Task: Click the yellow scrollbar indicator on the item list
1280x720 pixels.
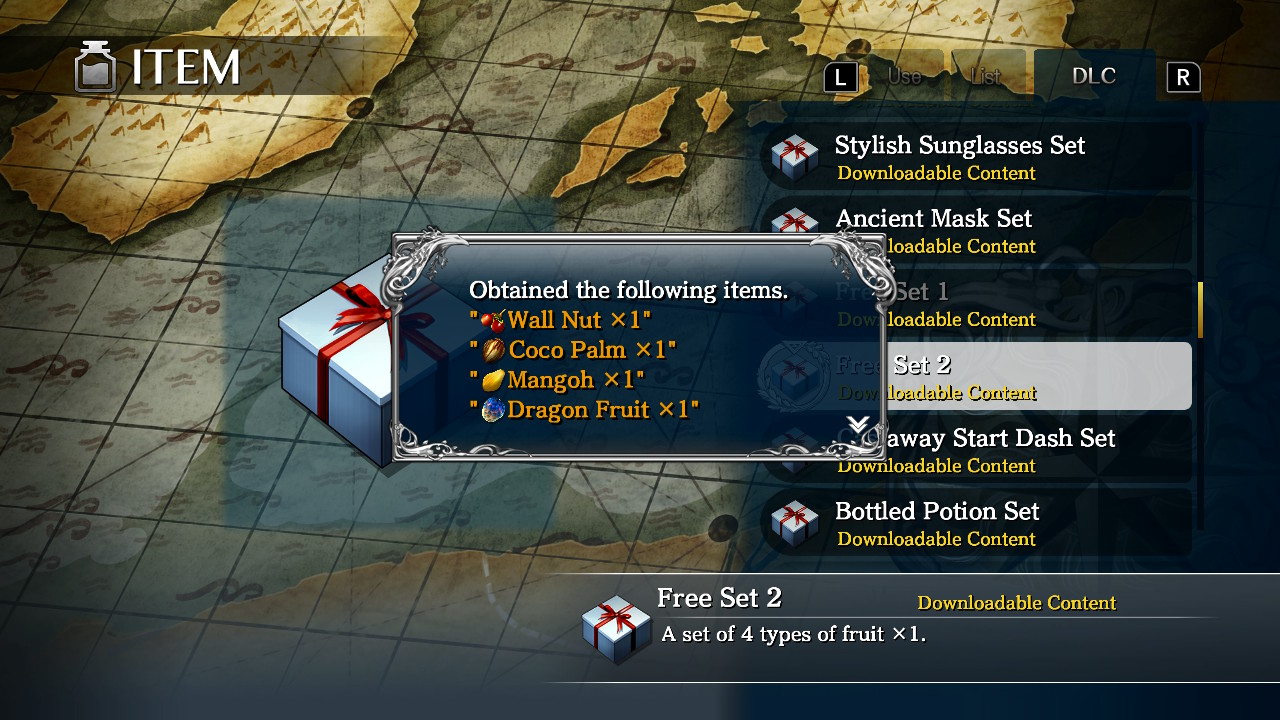Action: (1200, 310)
